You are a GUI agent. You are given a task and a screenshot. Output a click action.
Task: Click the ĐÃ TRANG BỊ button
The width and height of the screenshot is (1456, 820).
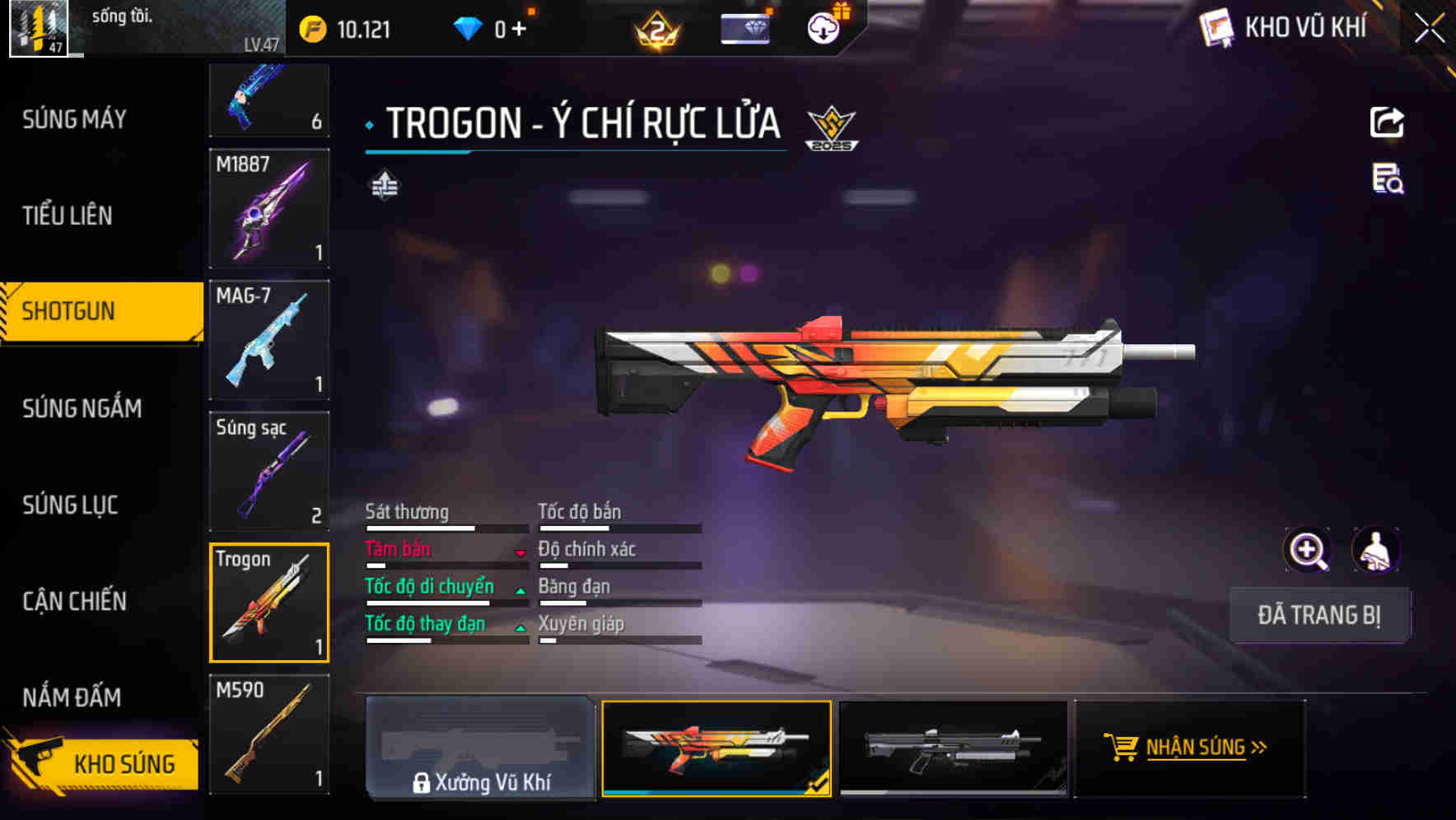pos(1318,615)
